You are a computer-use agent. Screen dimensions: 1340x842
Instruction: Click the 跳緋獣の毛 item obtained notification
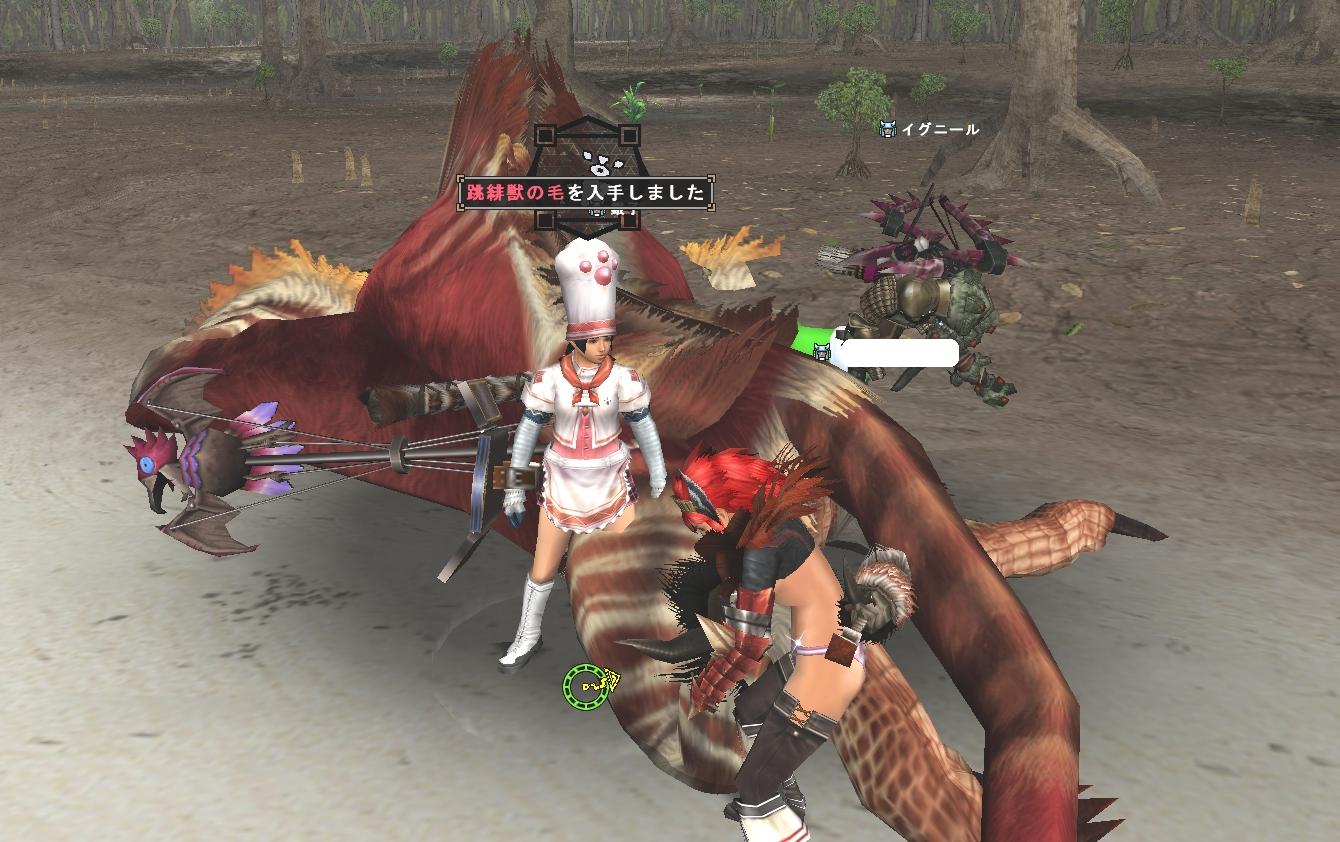pyautogui.click(x=586, y=193)
